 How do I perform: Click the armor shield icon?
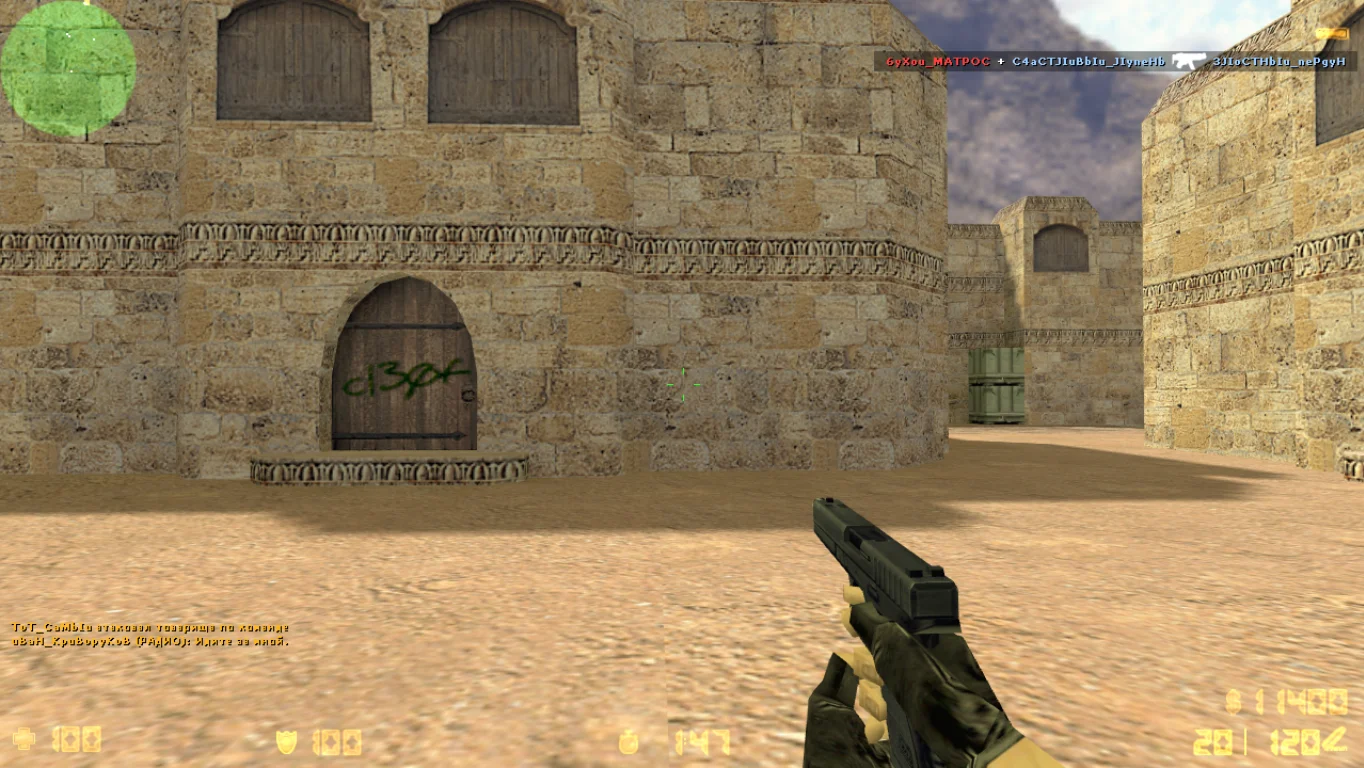[x=287, y=741]
